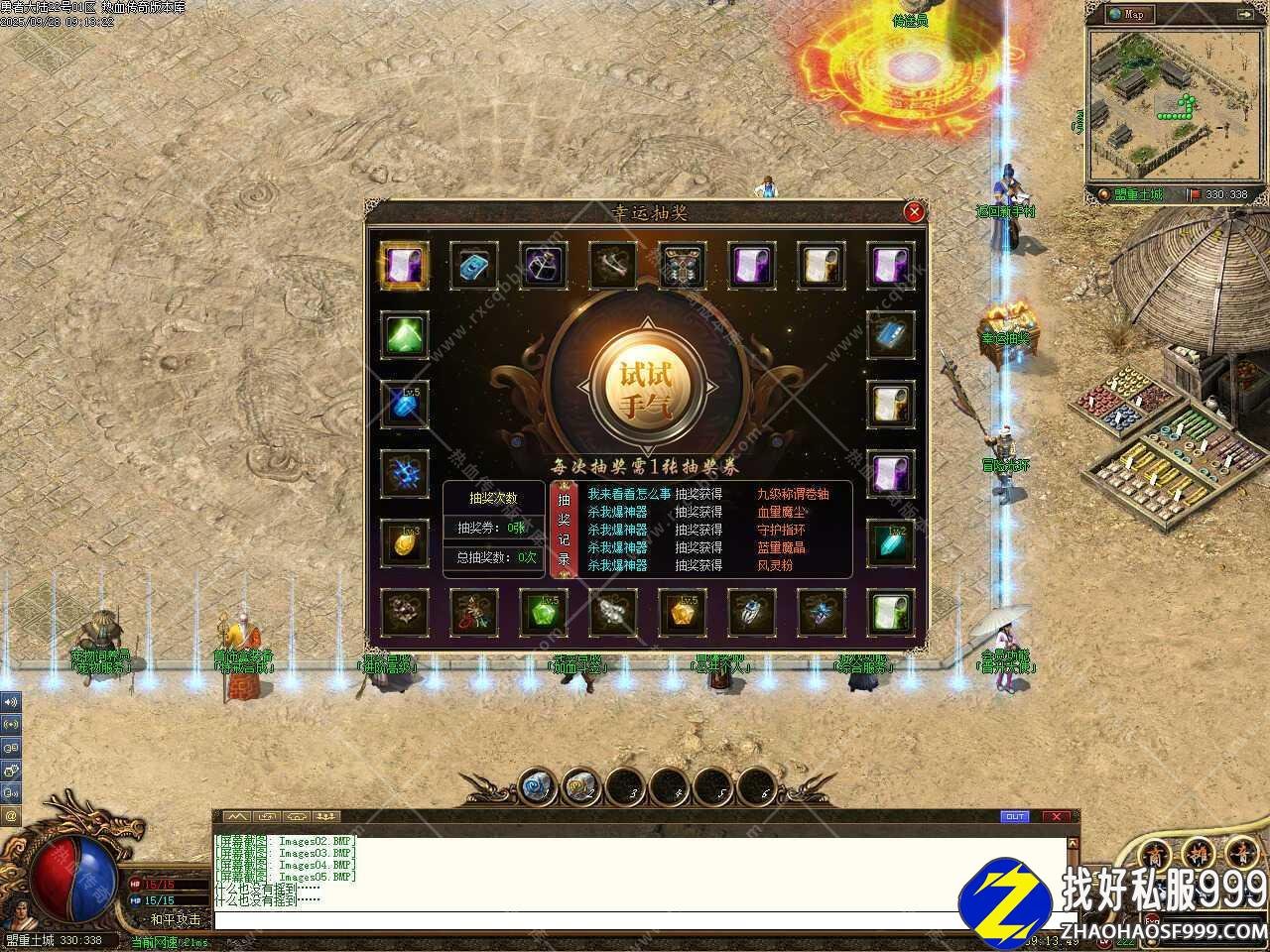
Task: Click the minimap town view
Action: (1164, 104)
